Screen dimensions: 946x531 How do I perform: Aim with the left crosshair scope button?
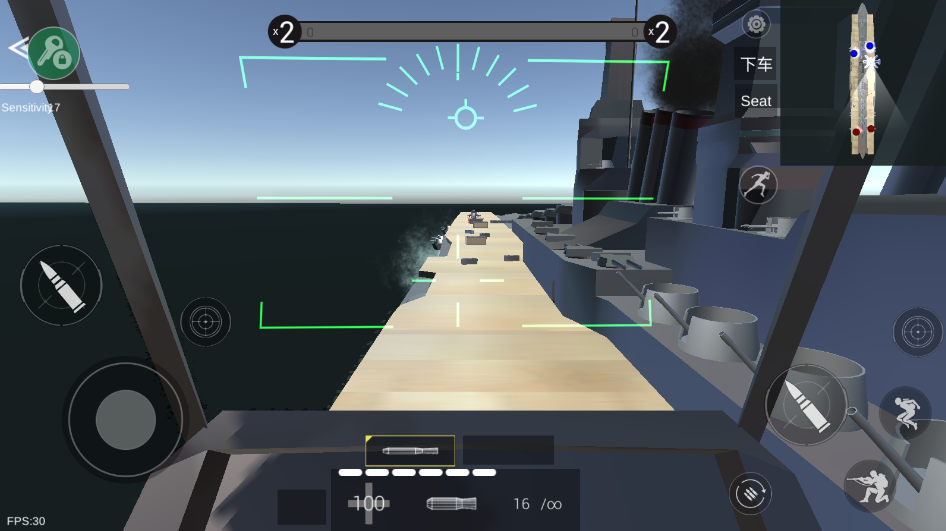tap(206, 321)
